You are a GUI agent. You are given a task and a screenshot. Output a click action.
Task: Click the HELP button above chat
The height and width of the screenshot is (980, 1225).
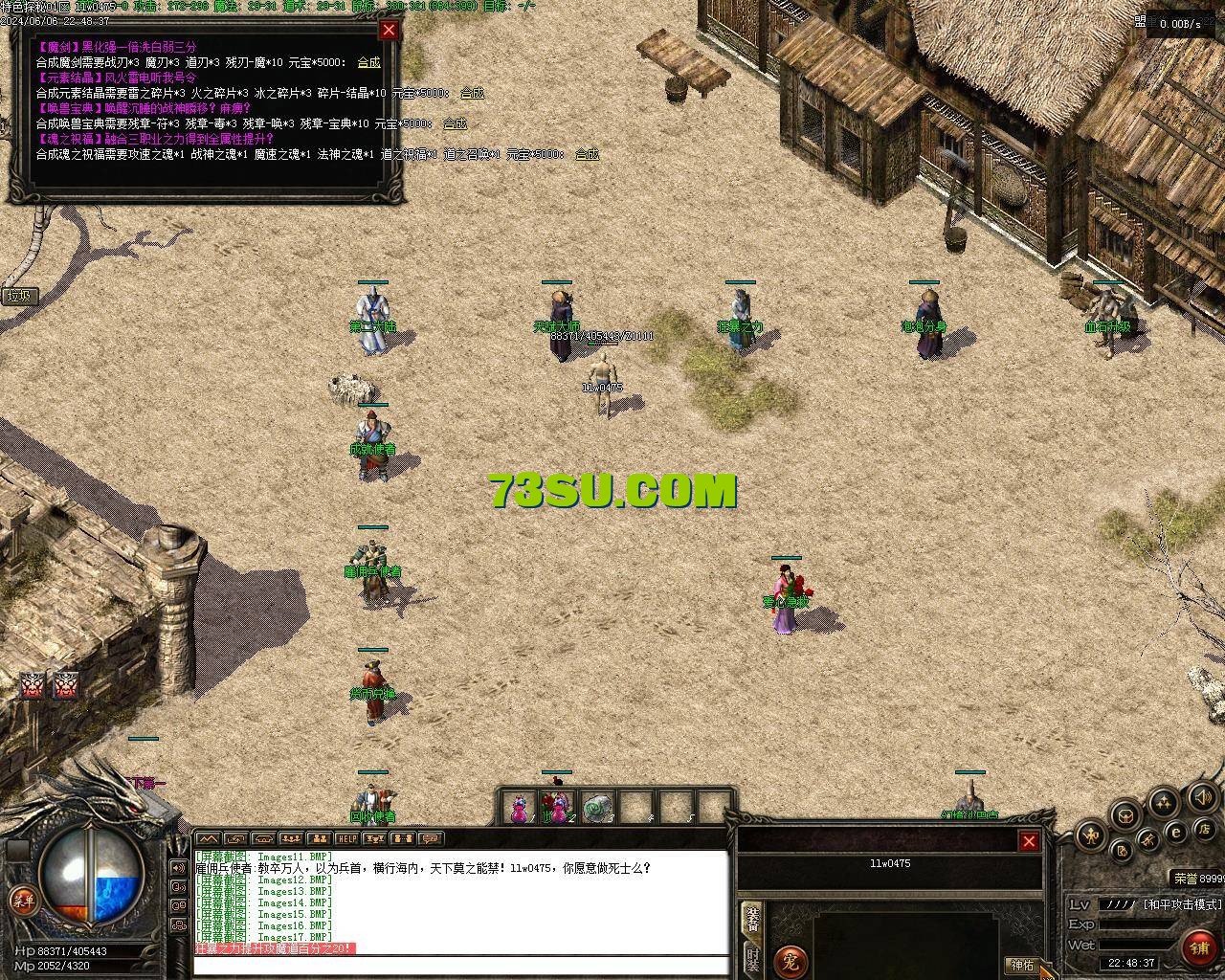[x=346, y=839]
